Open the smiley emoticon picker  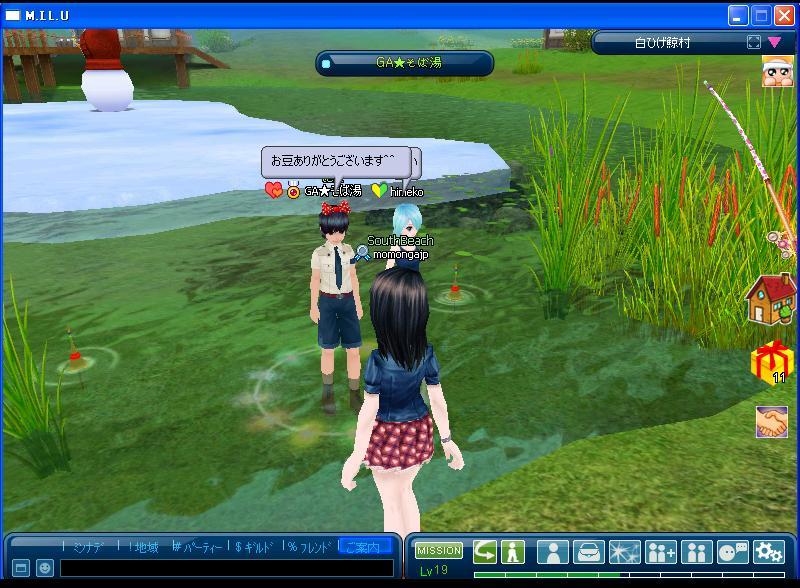tap(45, 568)
